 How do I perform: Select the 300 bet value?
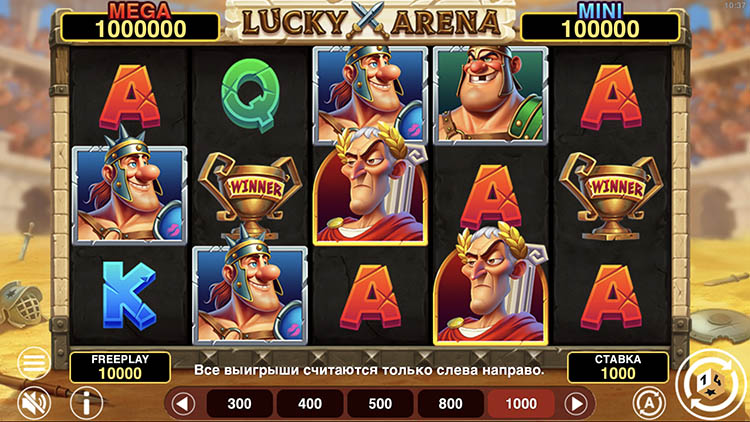pos(240,404)
